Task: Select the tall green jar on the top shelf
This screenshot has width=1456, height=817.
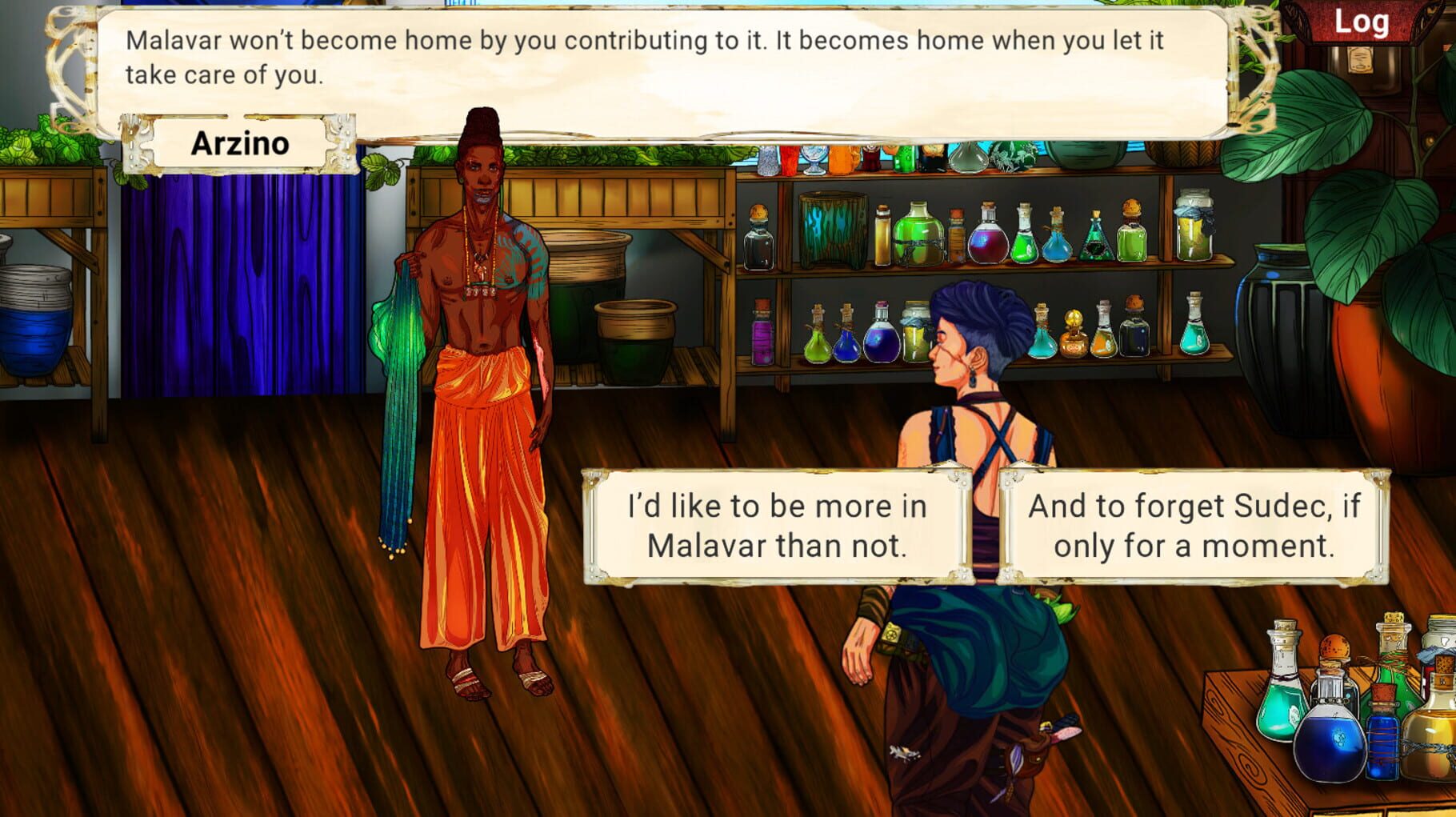Action: [918, 231]
